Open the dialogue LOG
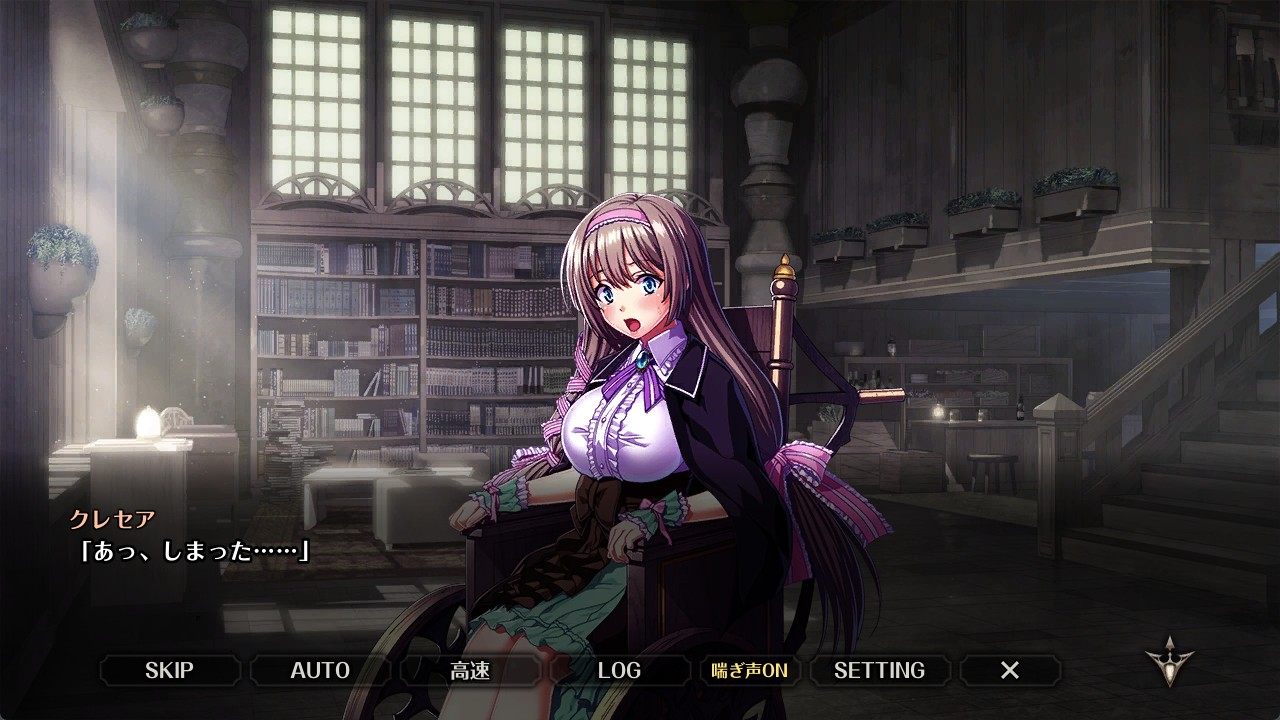Image resolution: width=1280 pixels, height=720 pixels. click(619, 670)
